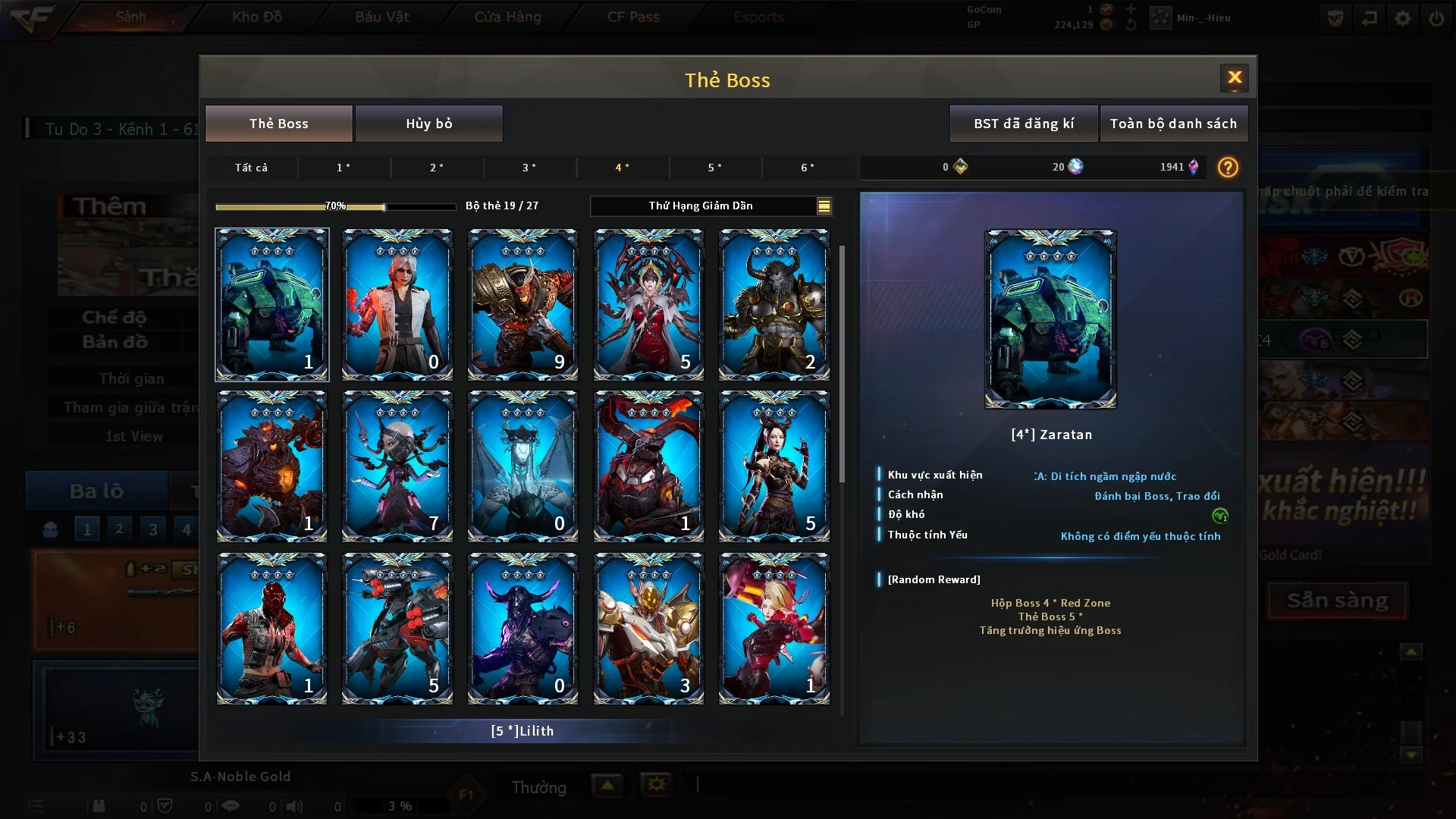Switch to the Hủy bỏ tab
Viewport: 1456px width, 819px height.
428,124
